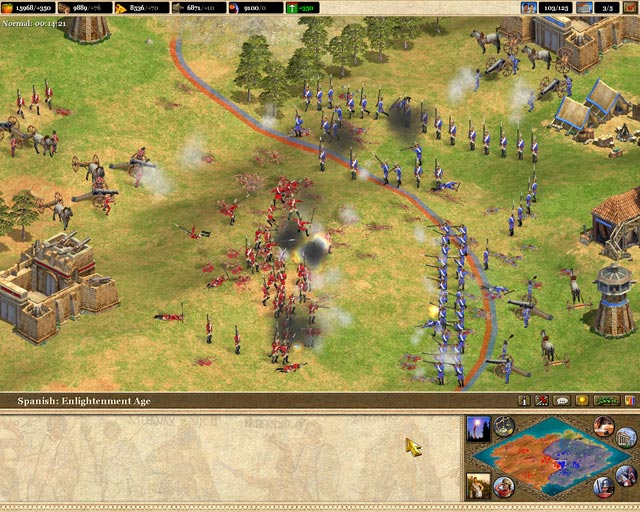Choose the columned temple round icon
The height and width of the screenshot is (512, 640).
tap(626, 438)
